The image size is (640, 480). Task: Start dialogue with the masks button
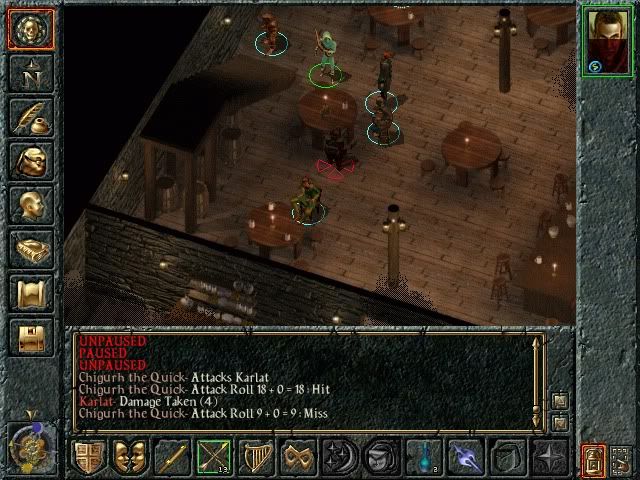point(130,458)
